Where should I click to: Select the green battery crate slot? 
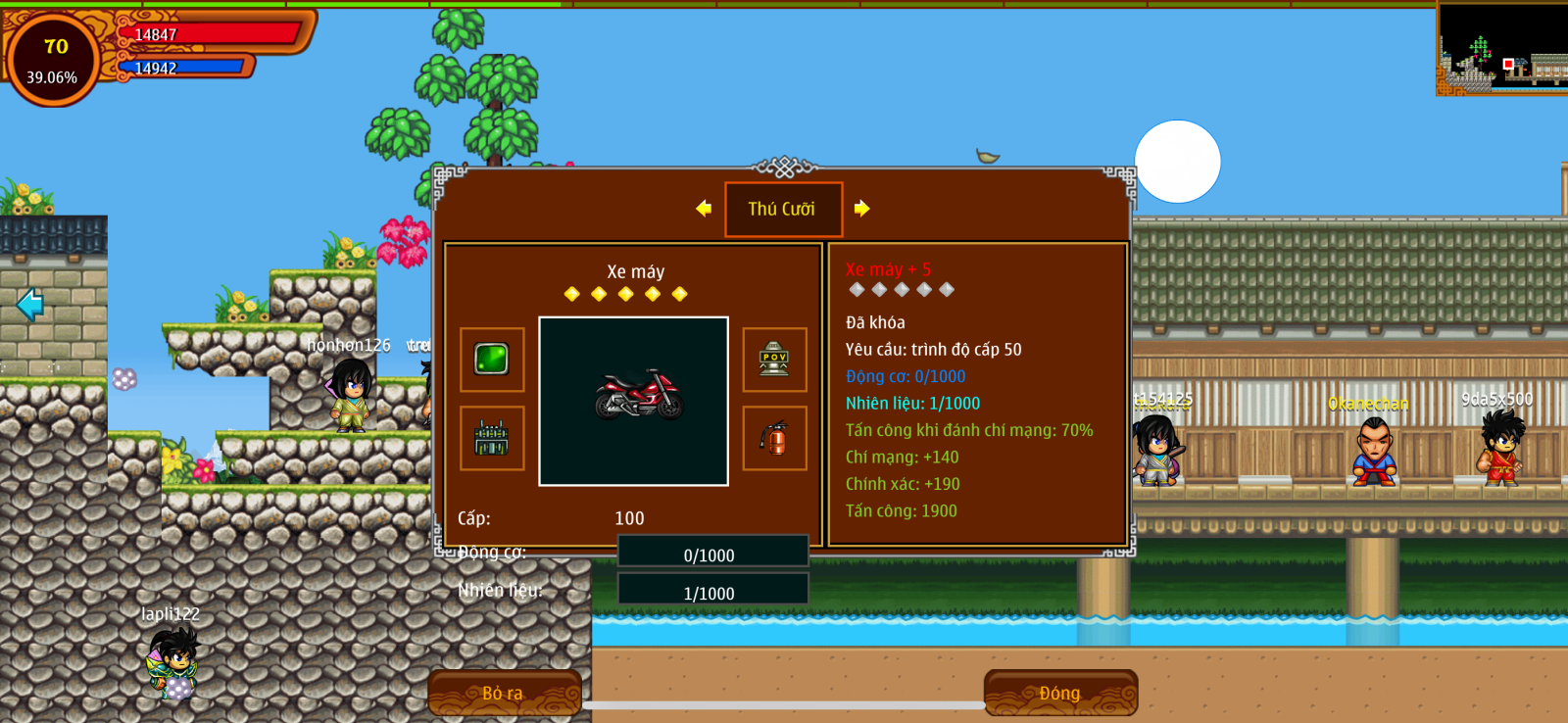click(x=491, y=438)
